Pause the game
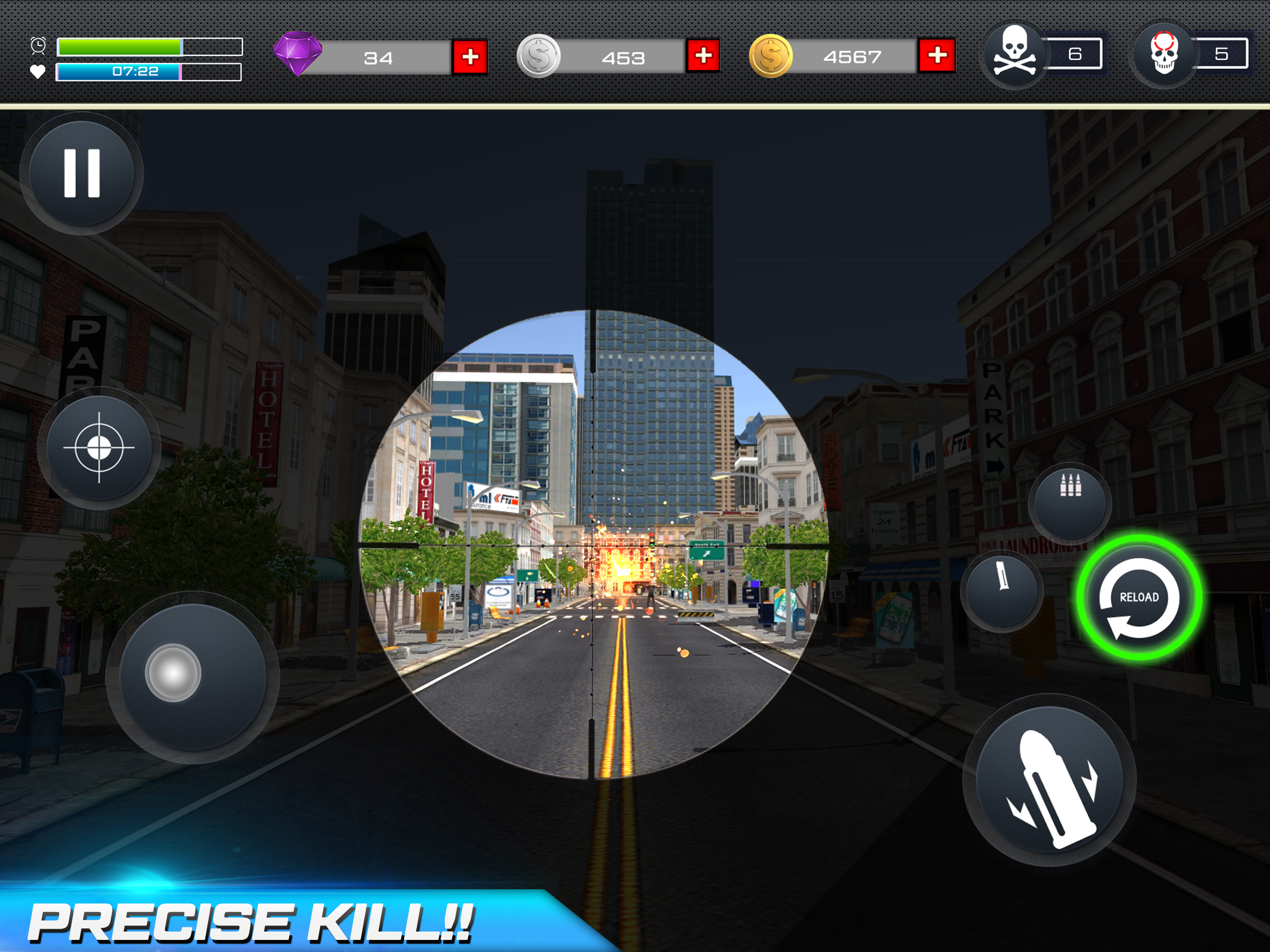 [x=81, y=173]
